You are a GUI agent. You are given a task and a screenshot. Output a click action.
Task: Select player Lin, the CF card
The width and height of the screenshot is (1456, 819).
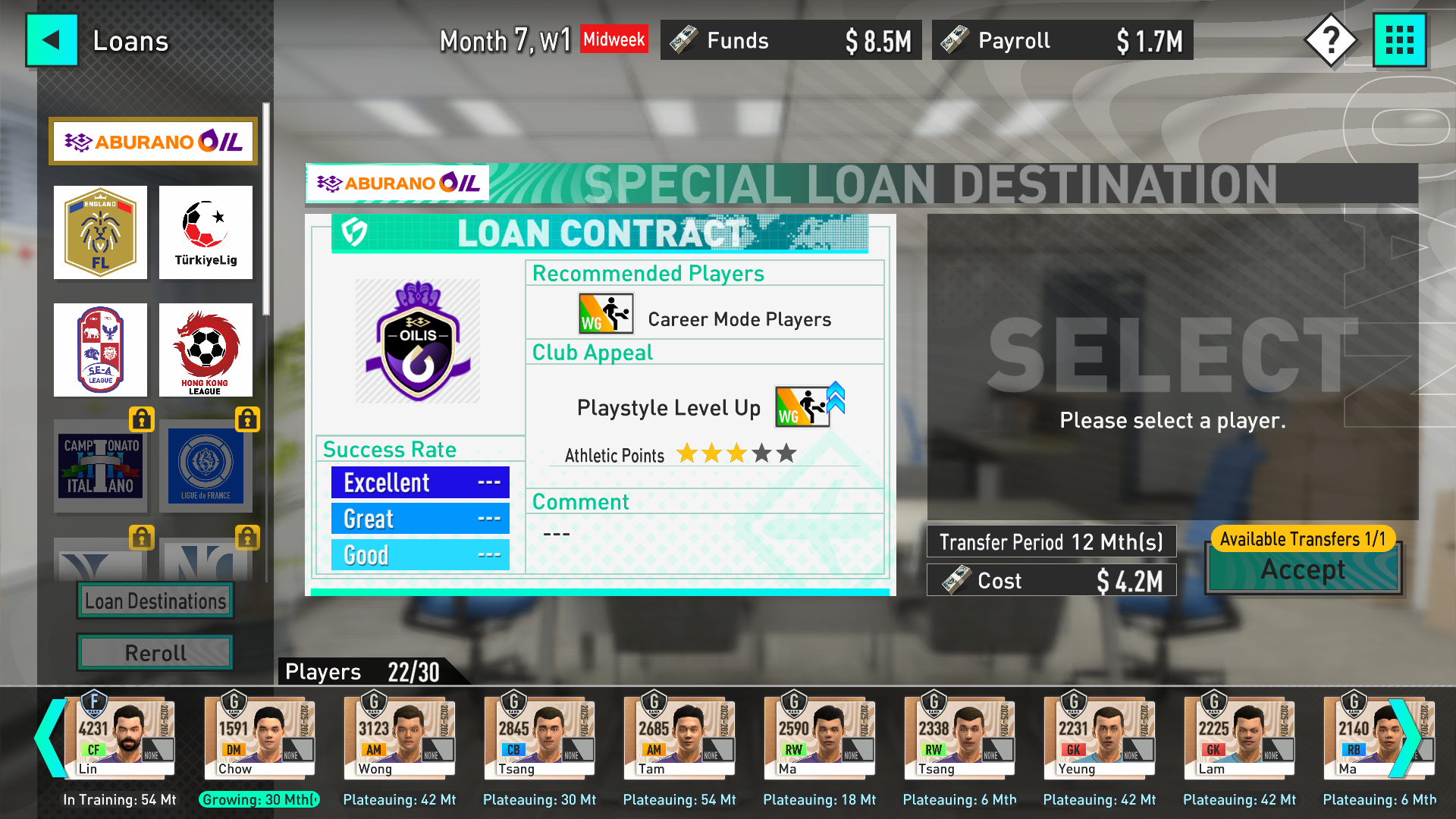[x=121, y=737]
